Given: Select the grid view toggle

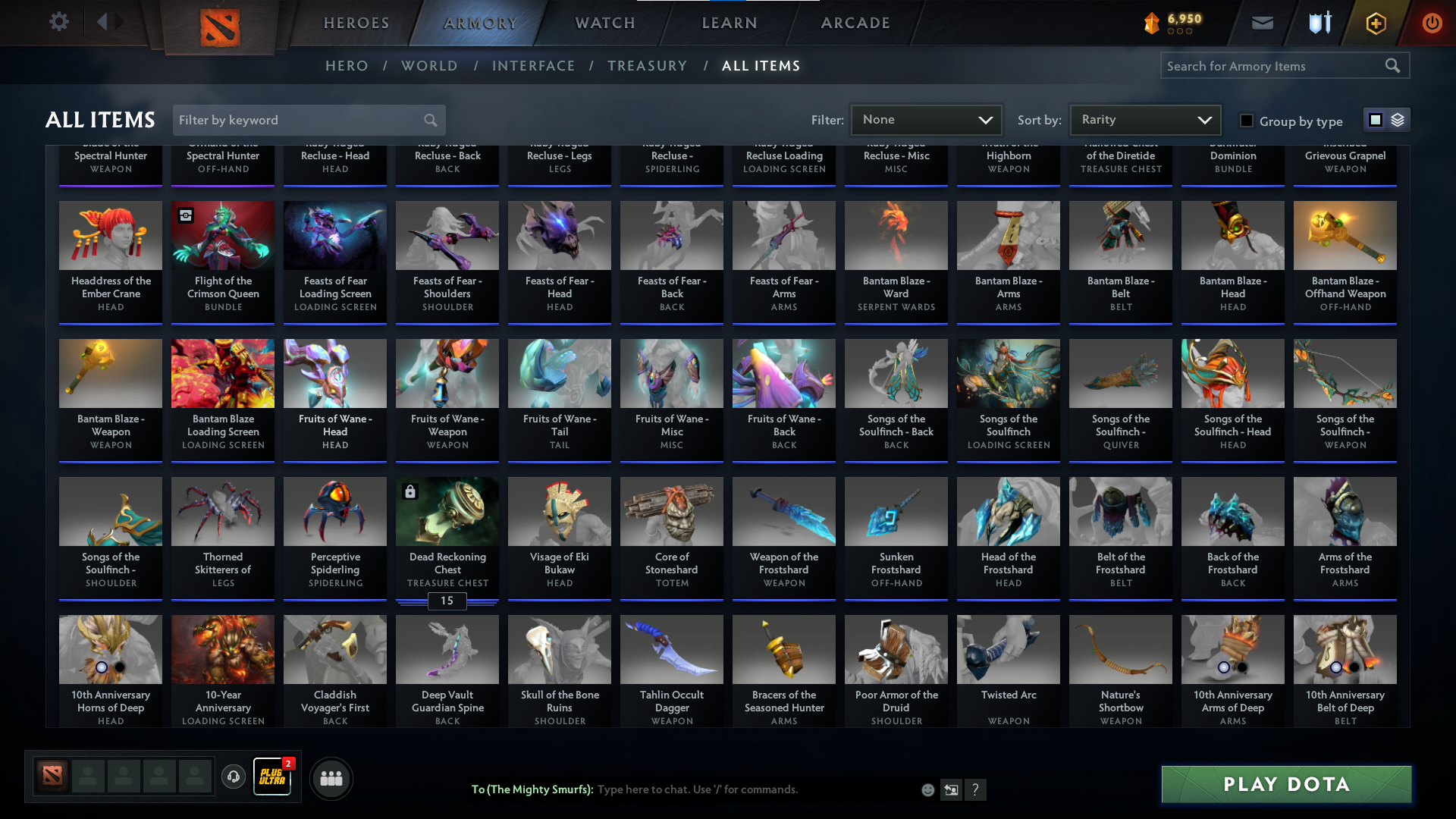Looking at the screenshot, I should point(1376,120).
